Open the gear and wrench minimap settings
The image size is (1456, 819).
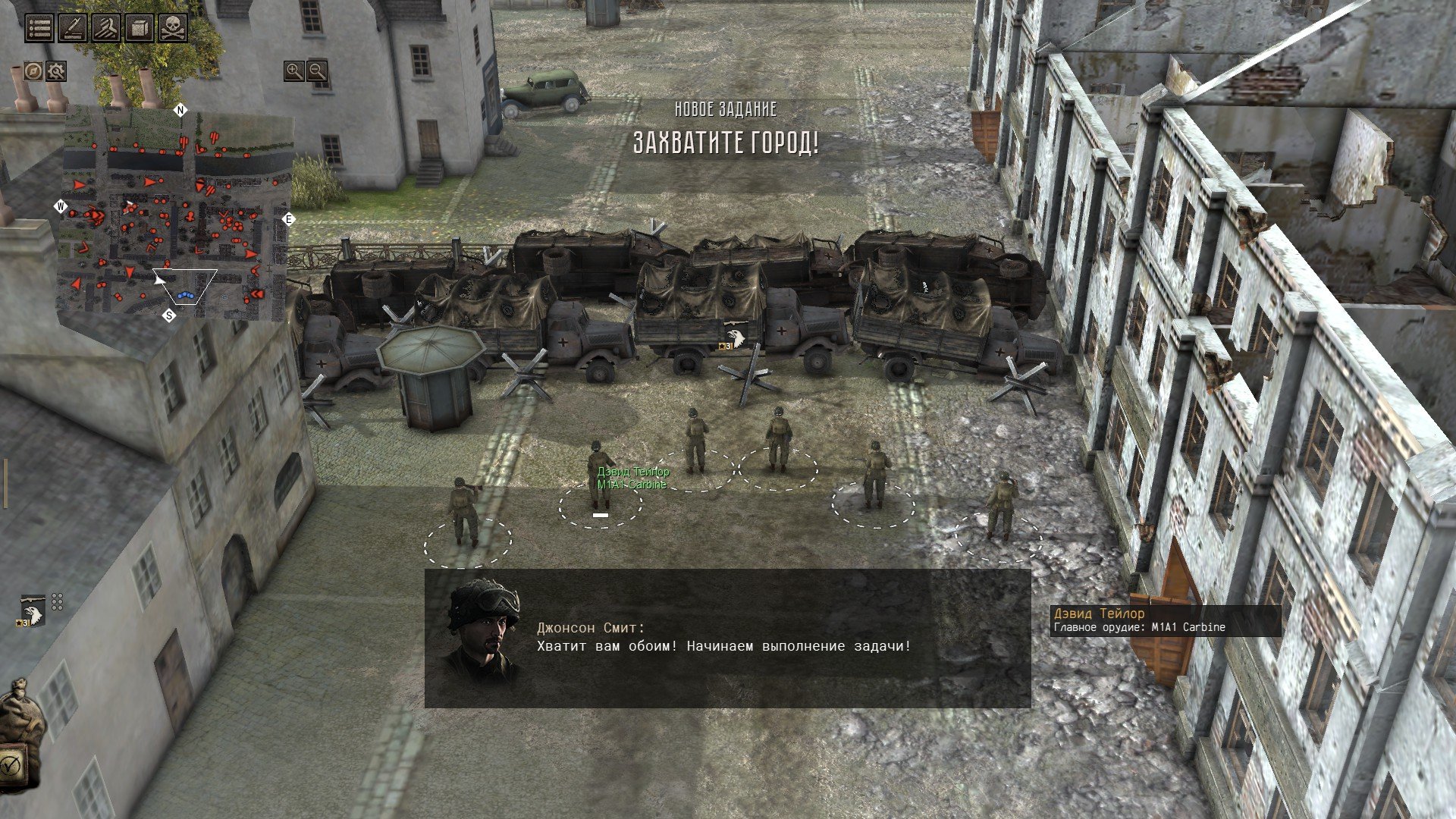click(56, 71)
